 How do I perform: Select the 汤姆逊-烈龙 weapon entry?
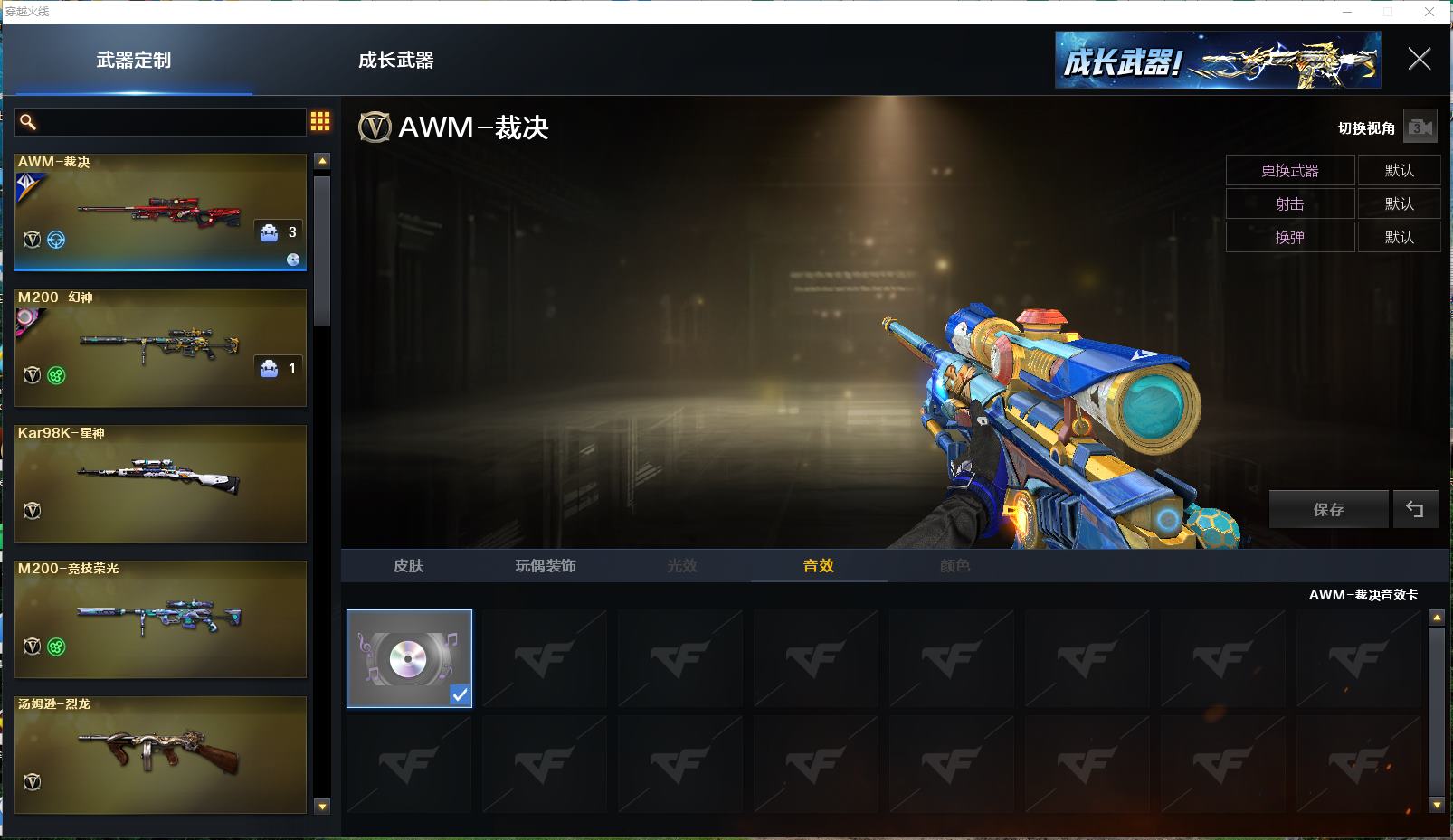click(160, 755)
